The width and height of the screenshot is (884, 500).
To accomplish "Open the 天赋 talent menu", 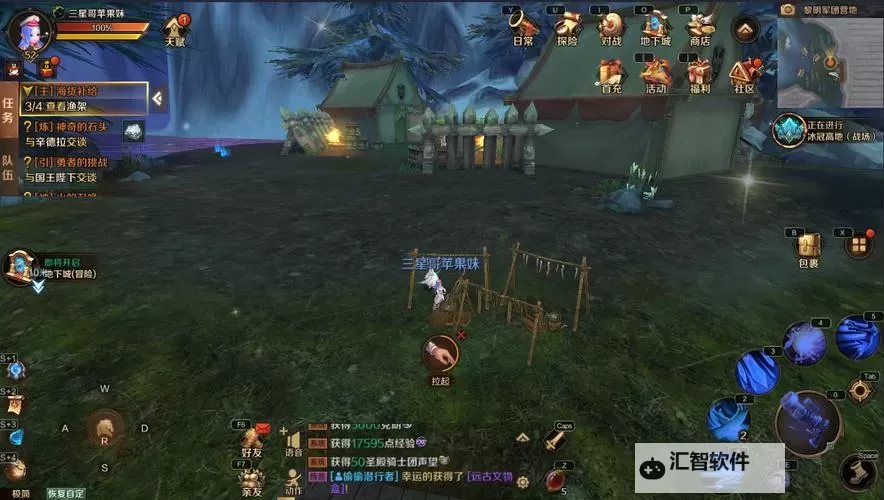I will click(176, 30).
